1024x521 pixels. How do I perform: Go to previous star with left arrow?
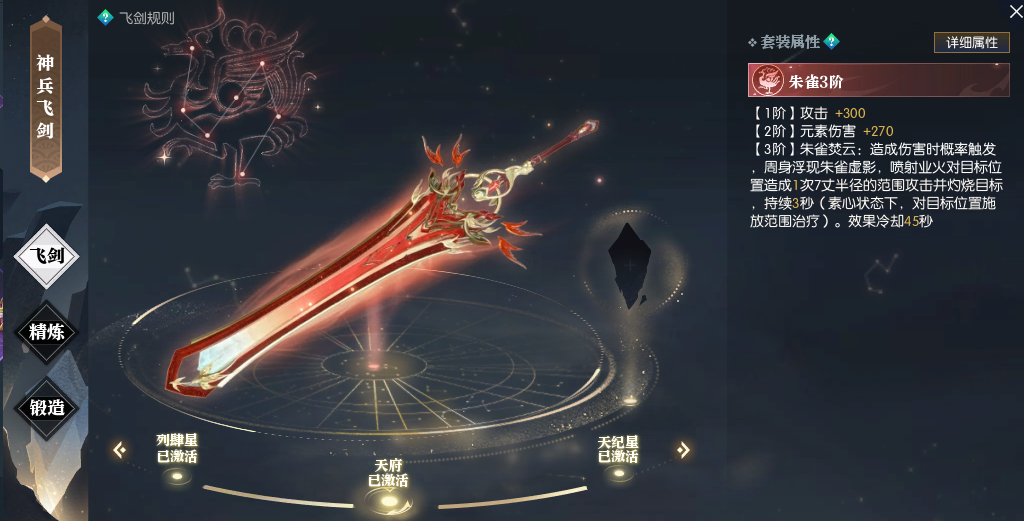tap(120, 450)
